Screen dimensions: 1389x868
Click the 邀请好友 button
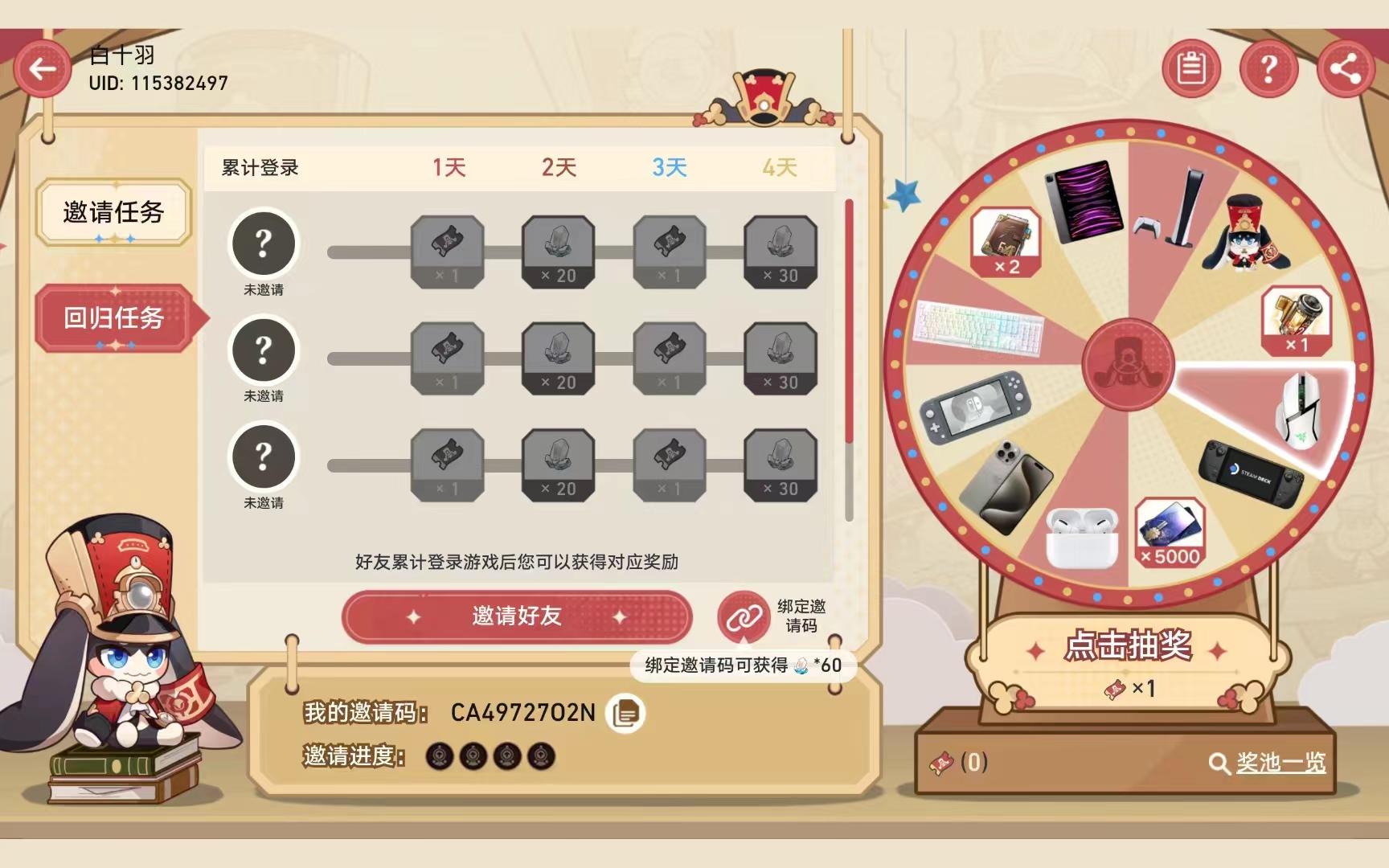pyautogui.click(x=517, y=616)
